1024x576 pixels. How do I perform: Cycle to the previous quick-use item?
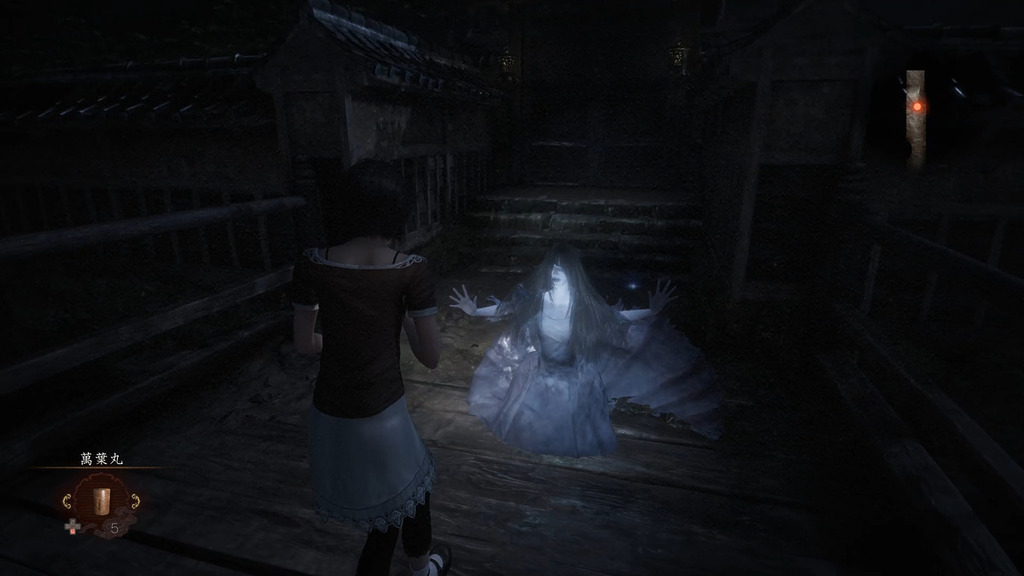tap(67, 500)
